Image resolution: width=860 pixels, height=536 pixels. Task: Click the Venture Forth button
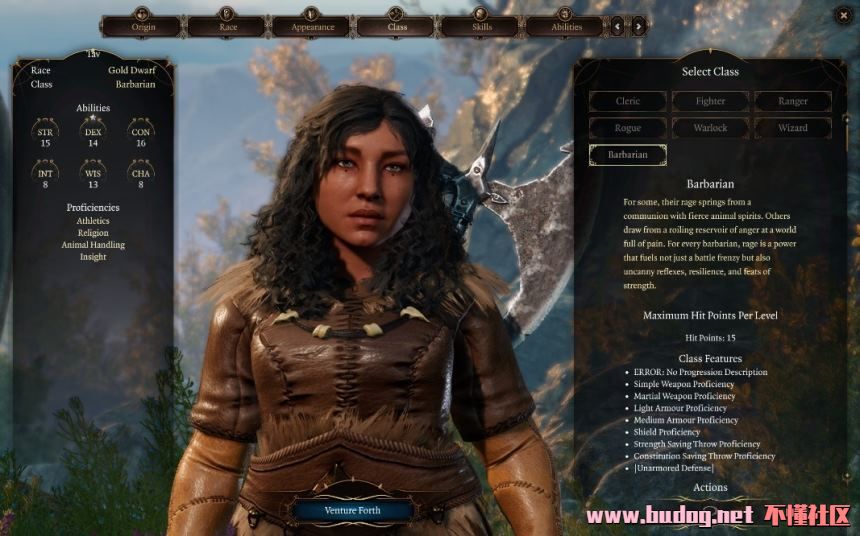[x=353, y=511]
